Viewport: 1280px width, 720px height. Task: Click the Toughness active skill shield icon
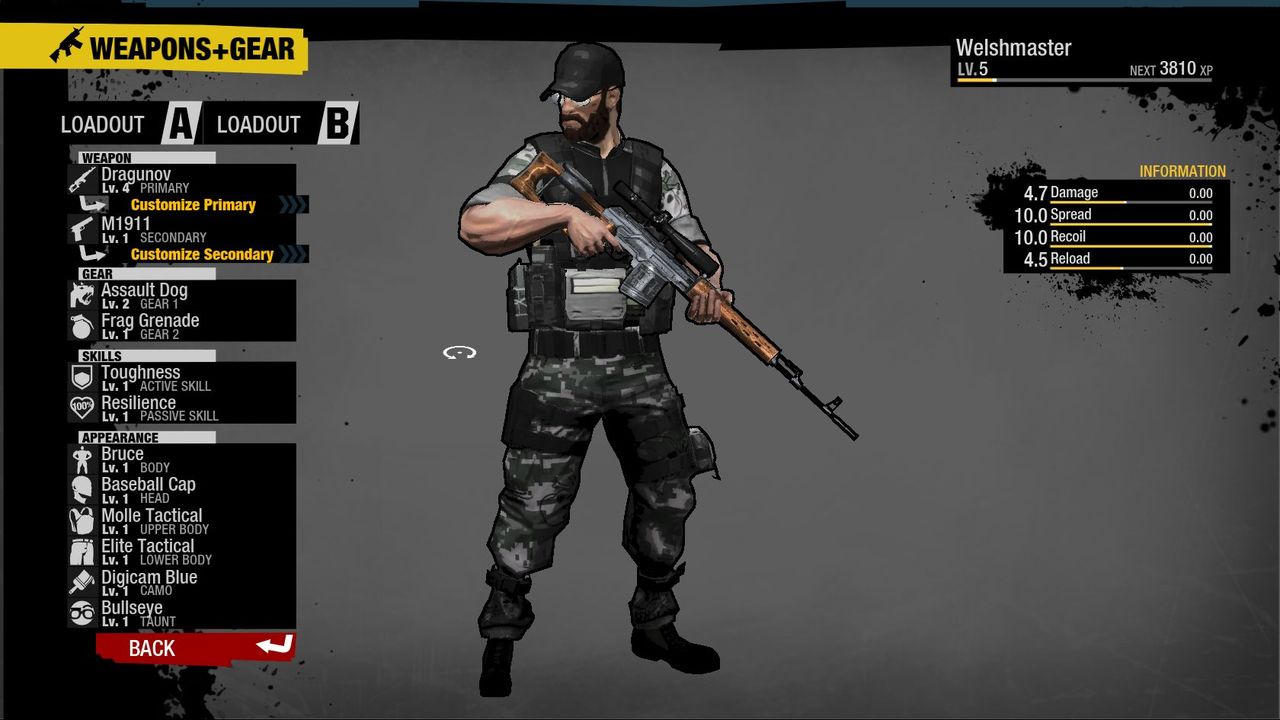(82, 374)
